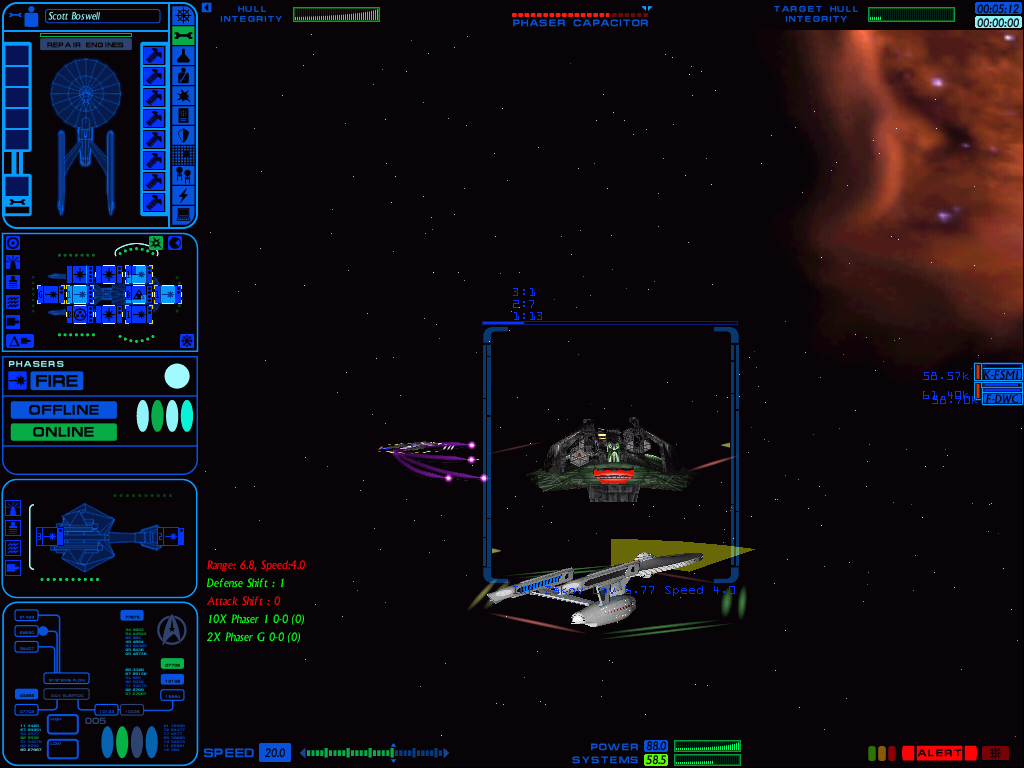Open the lightning bolt energy panel tab
The width and height of the screenshot is (1024, 768).
[x=183, y=195]
